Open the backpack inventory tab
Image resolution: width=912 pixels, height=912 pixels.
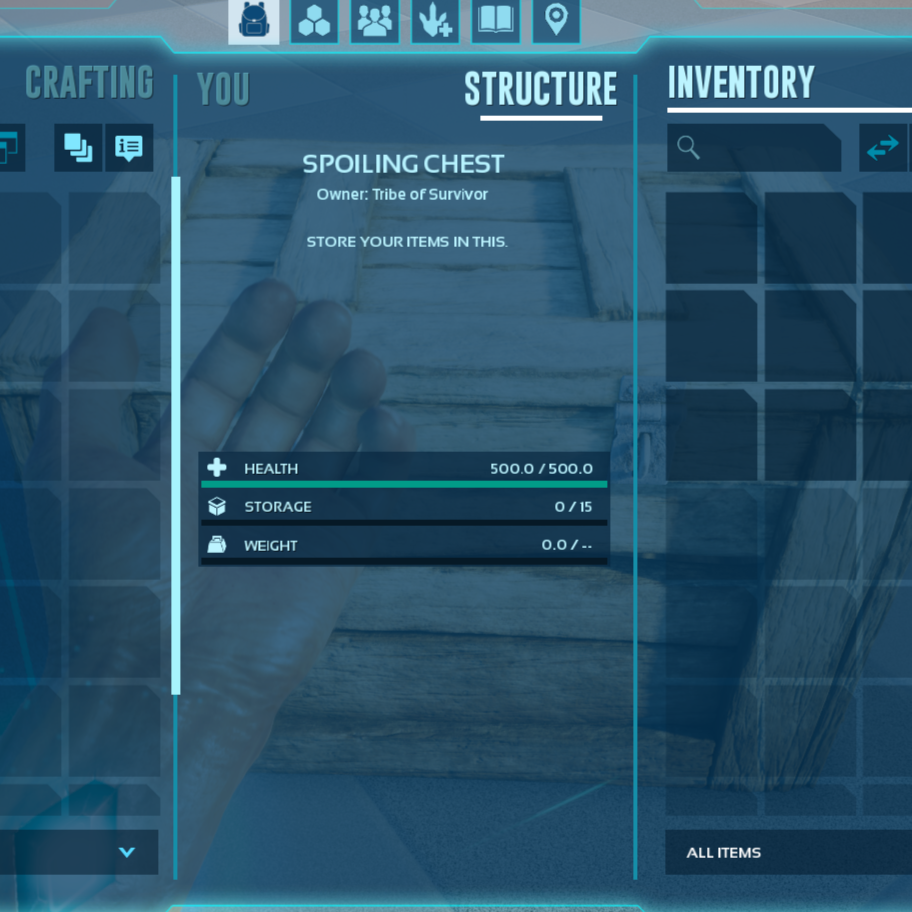tap(254, 21)
